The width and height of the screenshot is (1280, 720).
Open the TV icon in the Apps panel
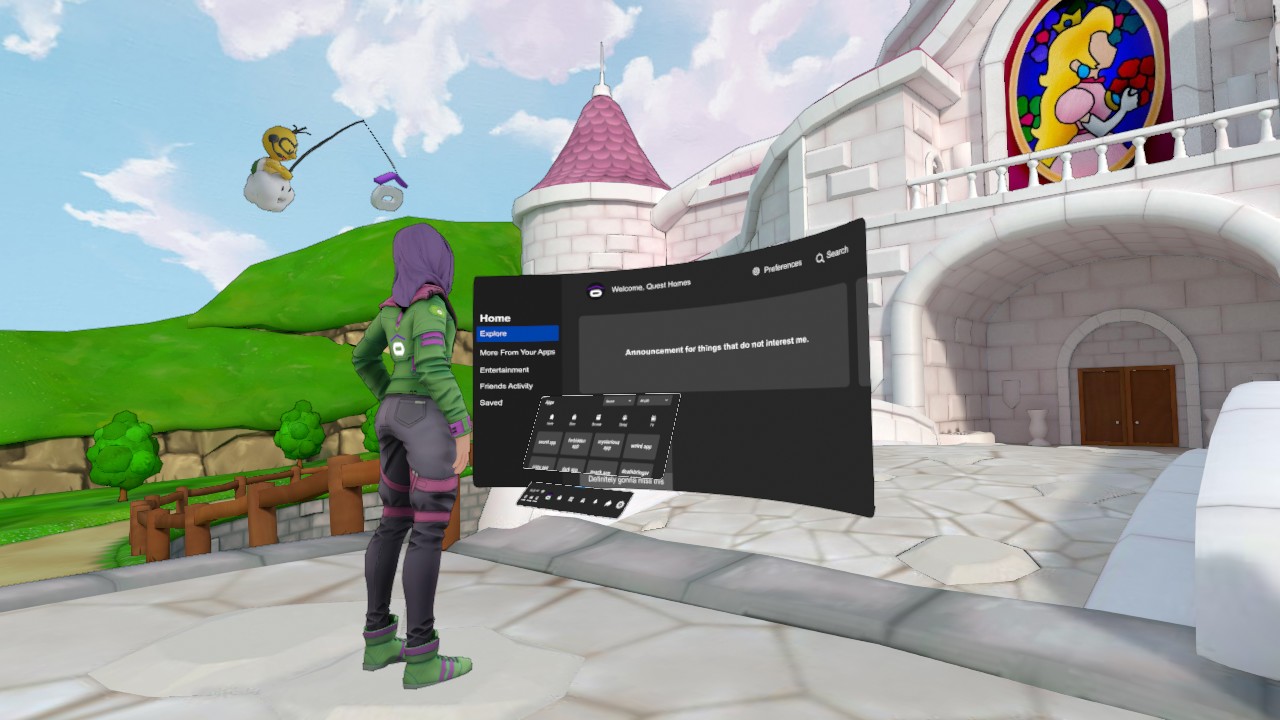[653, 419]
